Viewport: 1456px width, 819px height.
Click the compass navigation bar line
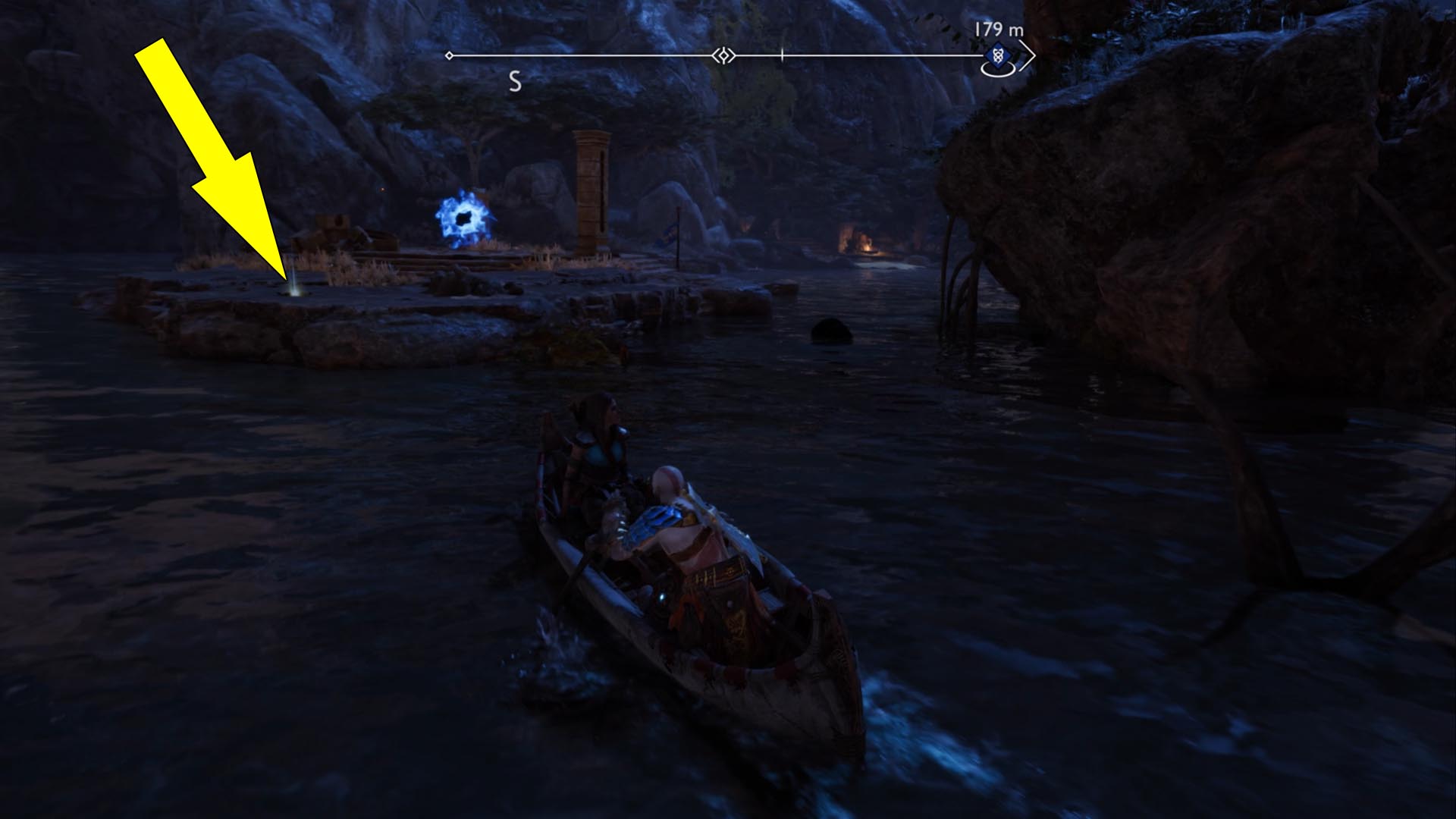[x=607, y=55]
